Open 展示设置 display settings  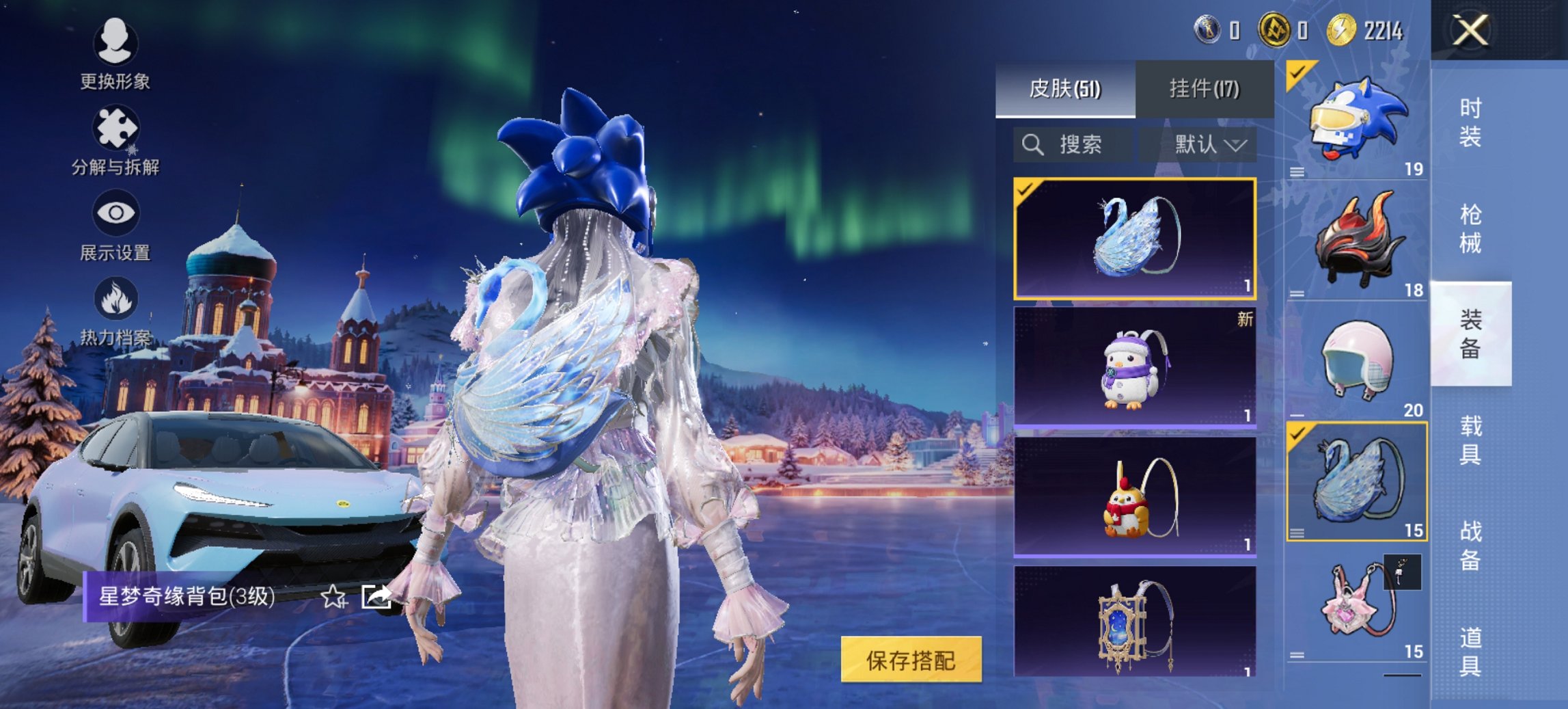point(115,226)
